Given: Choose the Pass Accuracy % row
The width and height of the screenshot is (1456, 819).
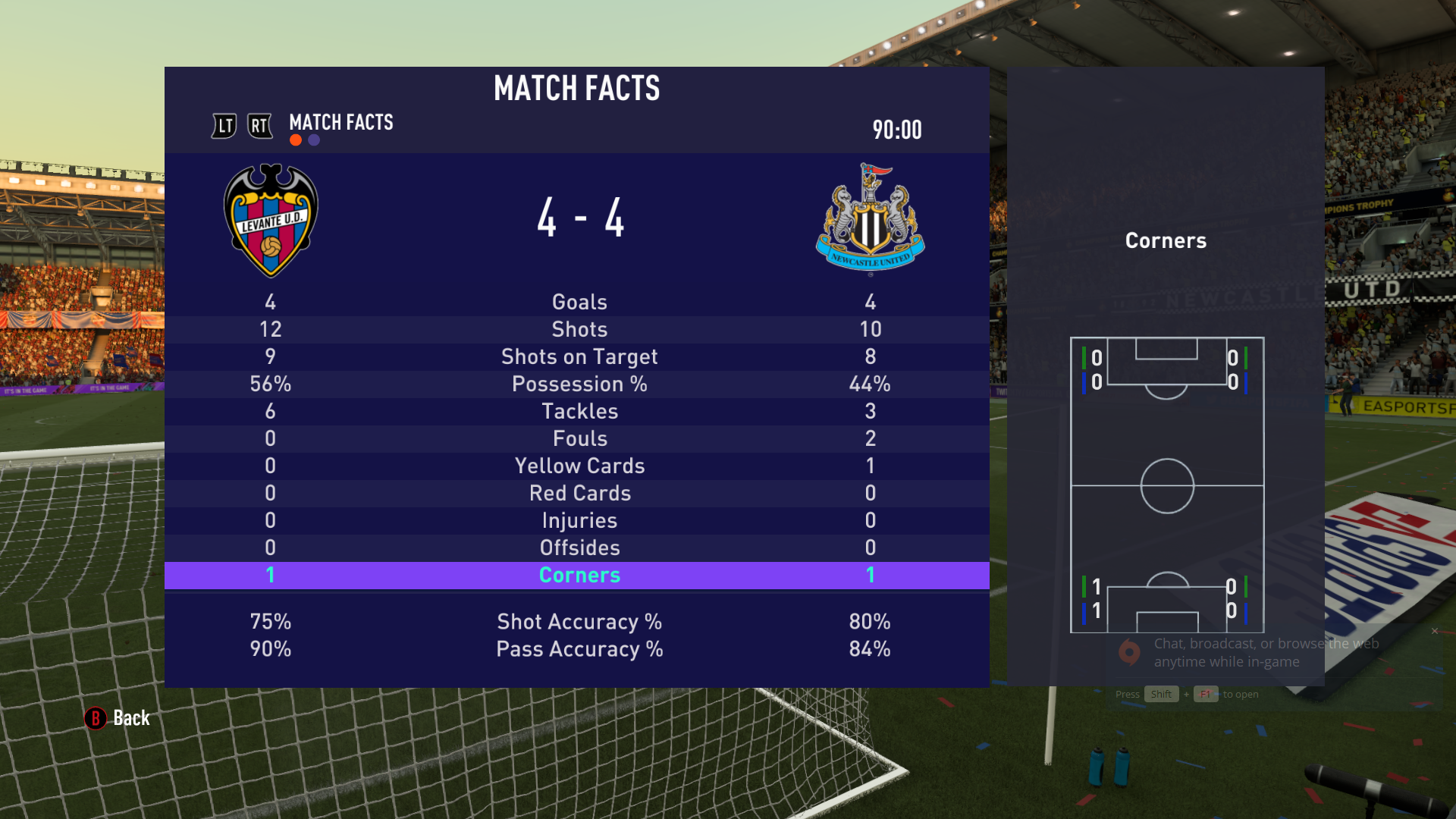Looking at the screenshot, I should pos(579,649).
